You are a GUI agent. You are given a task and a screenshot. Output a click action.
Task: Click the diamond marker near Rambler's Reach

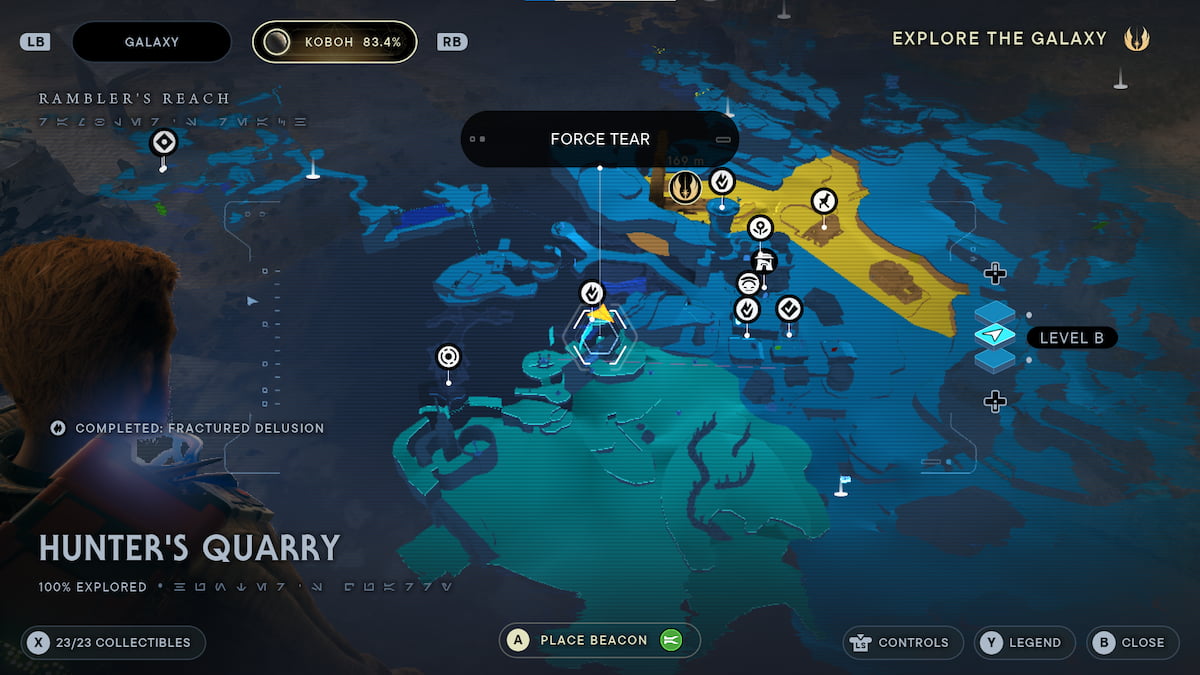point(164,143)
